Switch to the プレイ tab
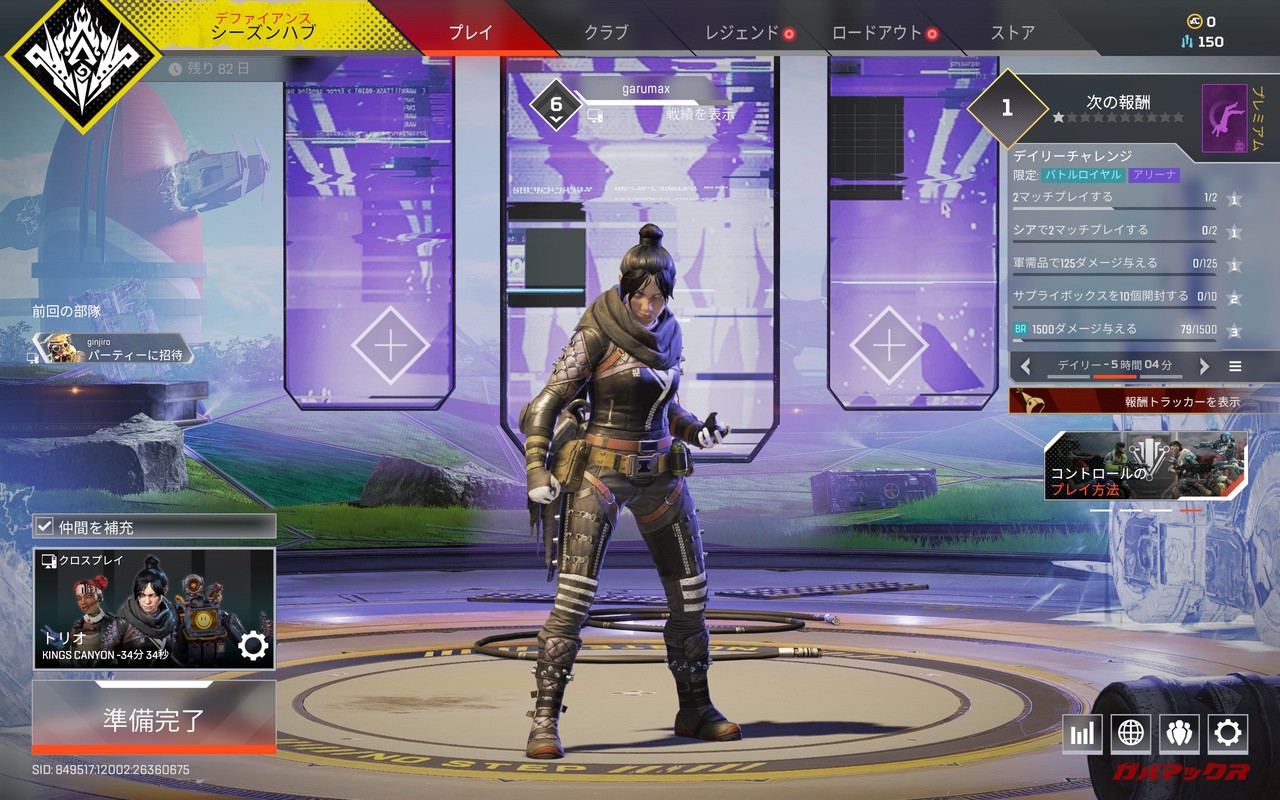 pos(470,32)
